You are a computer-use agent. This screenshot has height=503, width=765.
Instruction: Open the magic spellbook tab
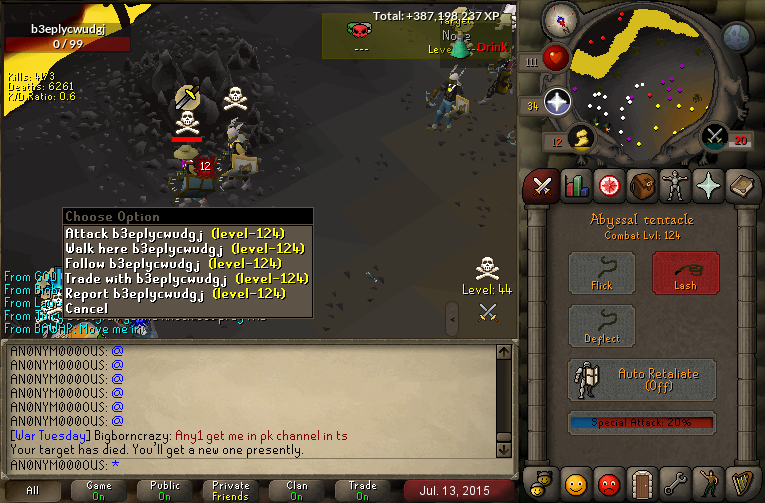(742, 186)
